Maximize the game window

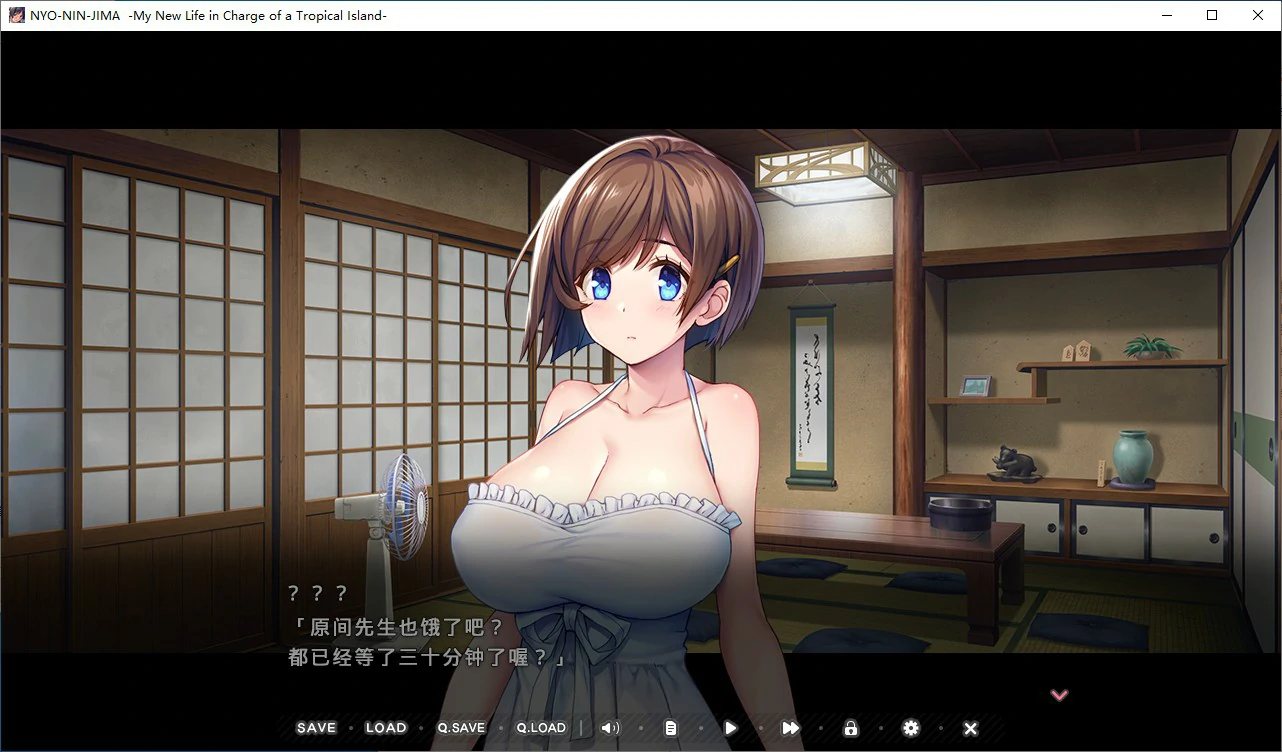(x=1212, y=15)
